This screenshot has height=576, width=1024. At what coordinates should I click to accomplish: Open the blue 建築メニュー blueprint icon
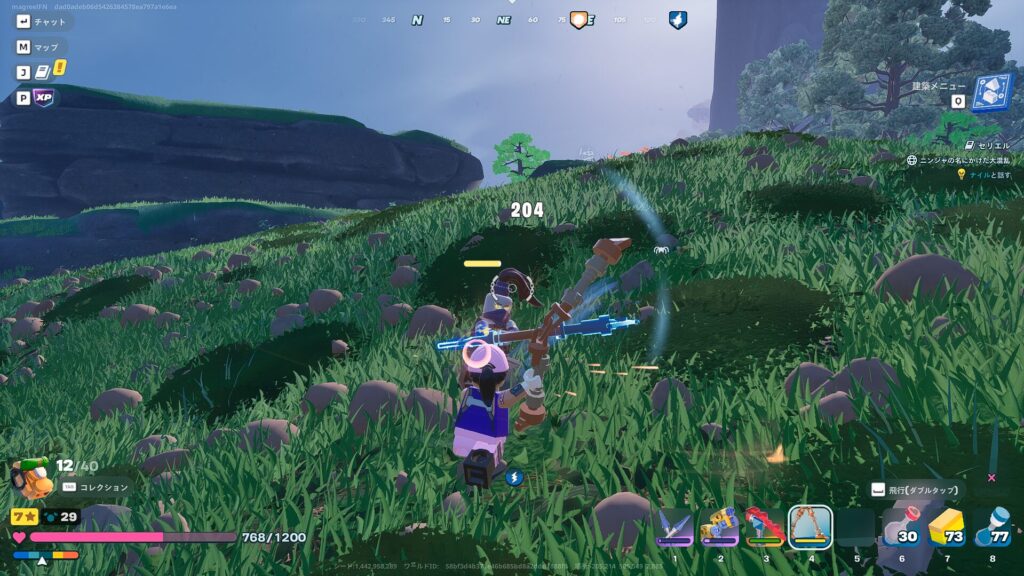coord(992,92)
